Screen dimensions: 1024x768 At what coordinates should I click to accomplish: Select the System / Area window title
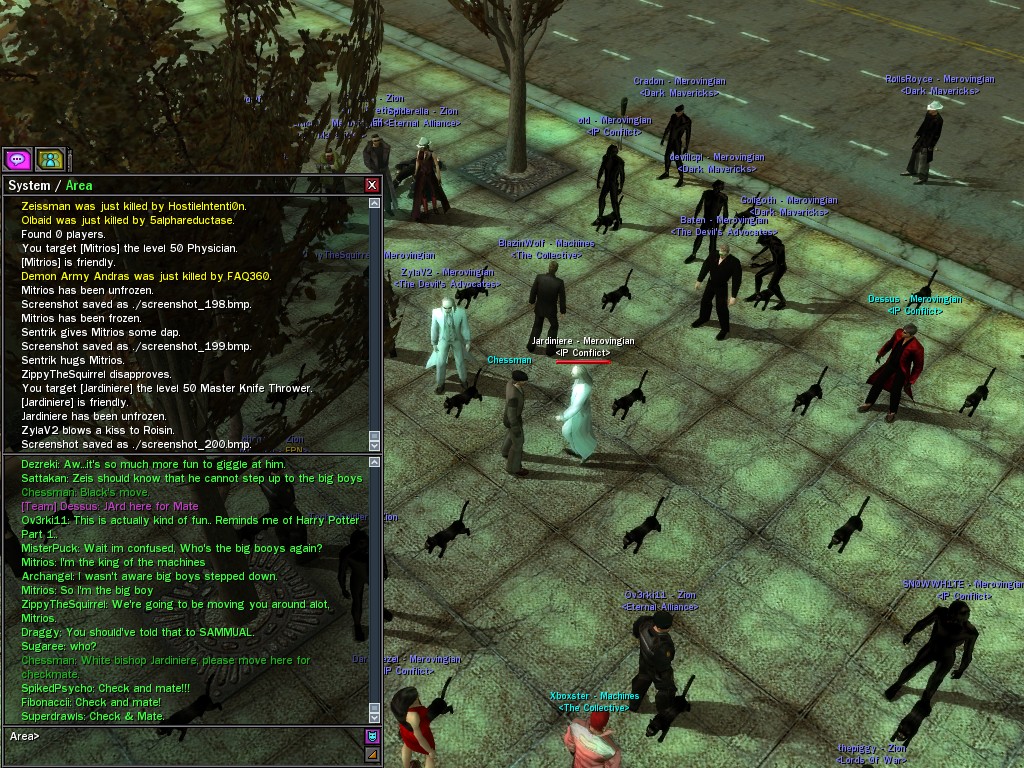49,185
